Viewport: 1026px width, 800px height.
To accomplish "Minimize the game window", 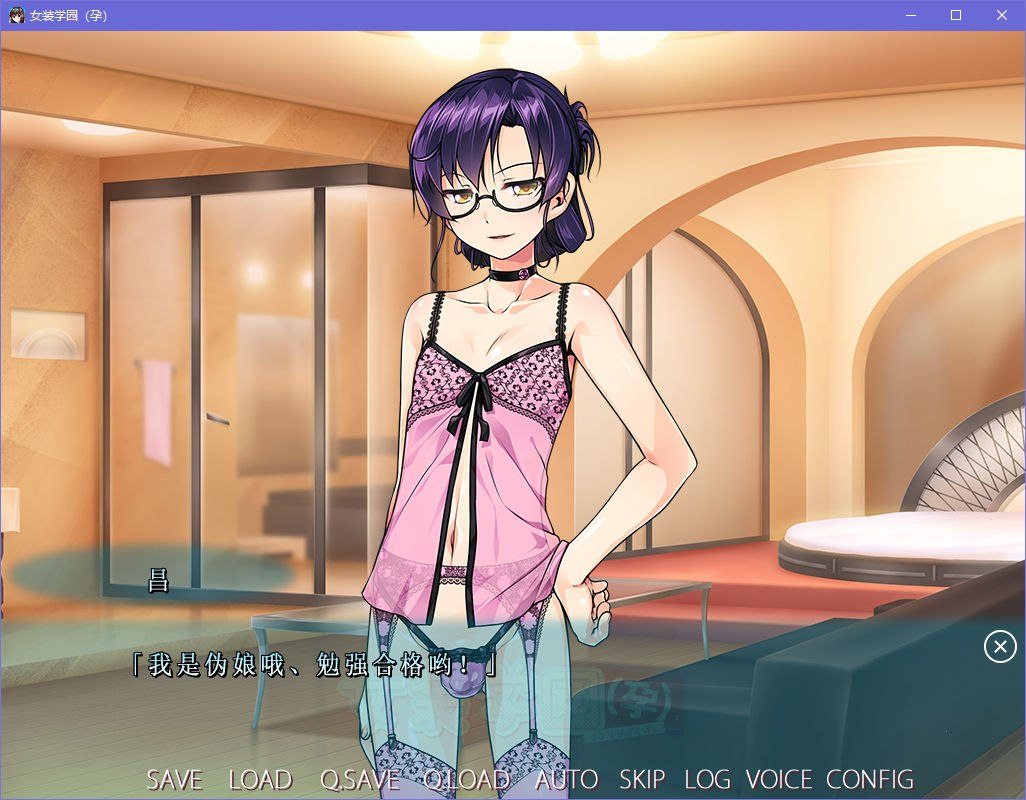I will click(910, 15).
